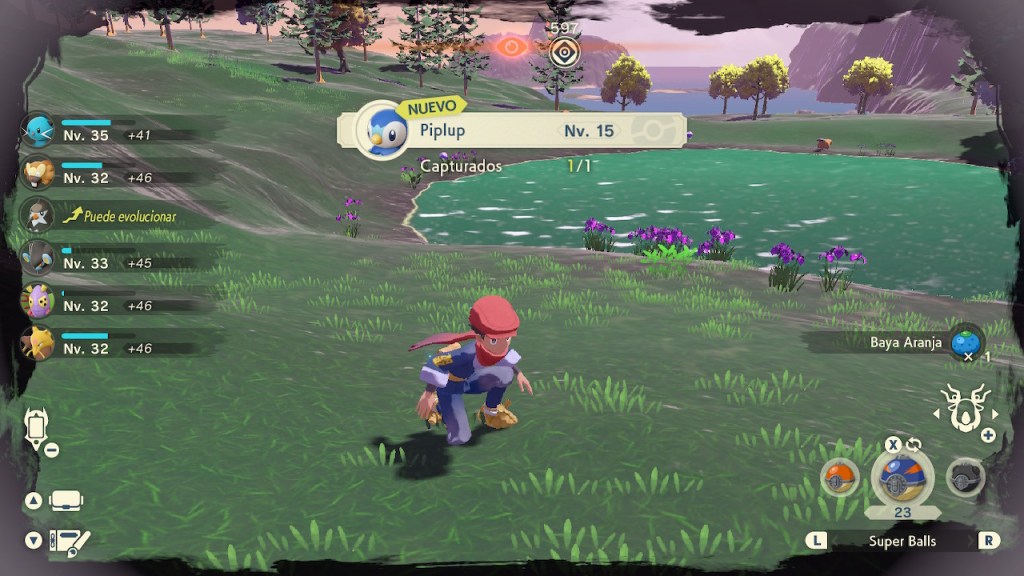This screenshot has width=1024, height=576.
Task: Choose the Abra party slot
Action: [x=38, y=343]
